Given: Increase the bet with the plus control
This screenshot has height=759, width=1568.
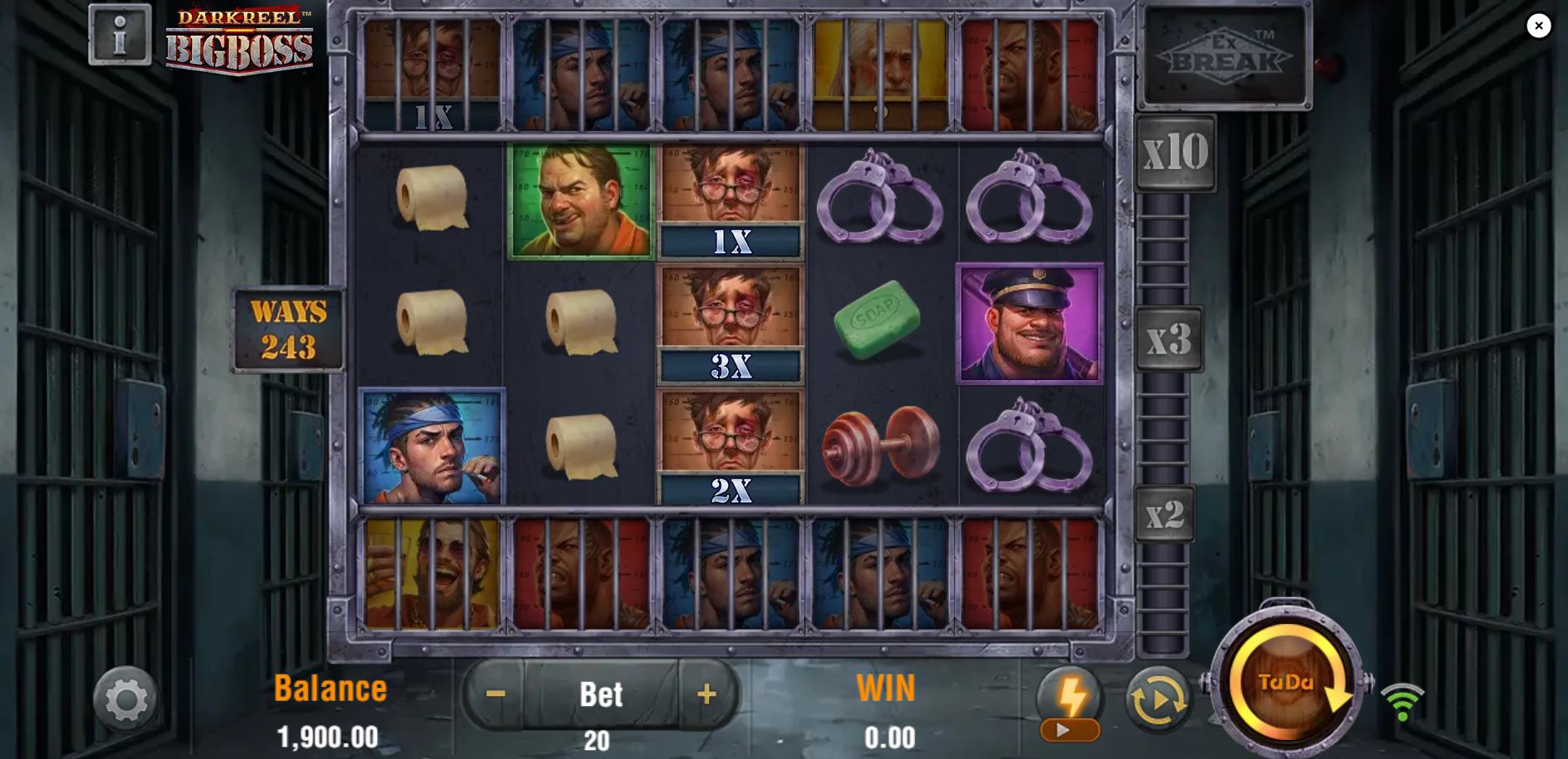Looking at the screenshot, I should point(706,695).
